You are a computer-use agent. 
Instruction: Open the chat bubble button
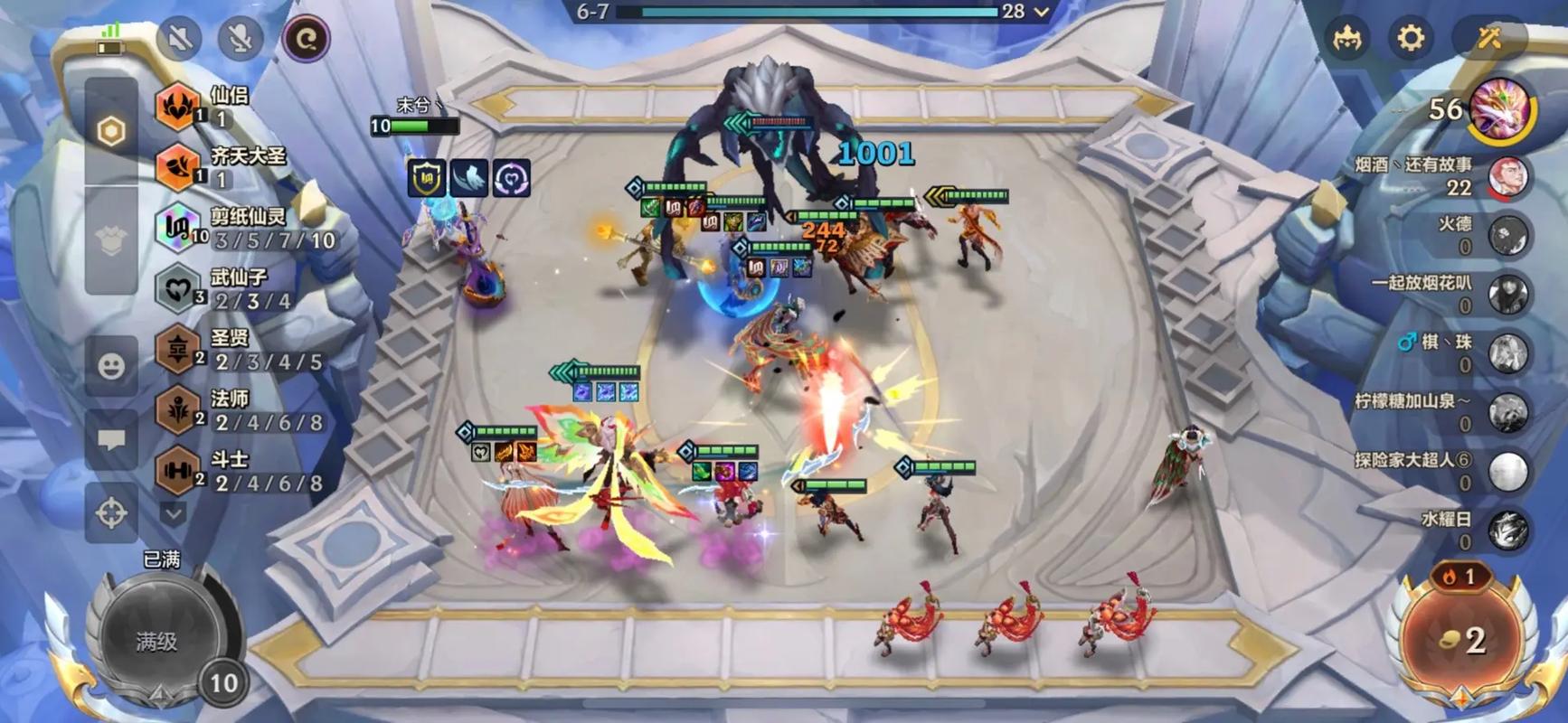pyautogui.click(x=111, y=440)
